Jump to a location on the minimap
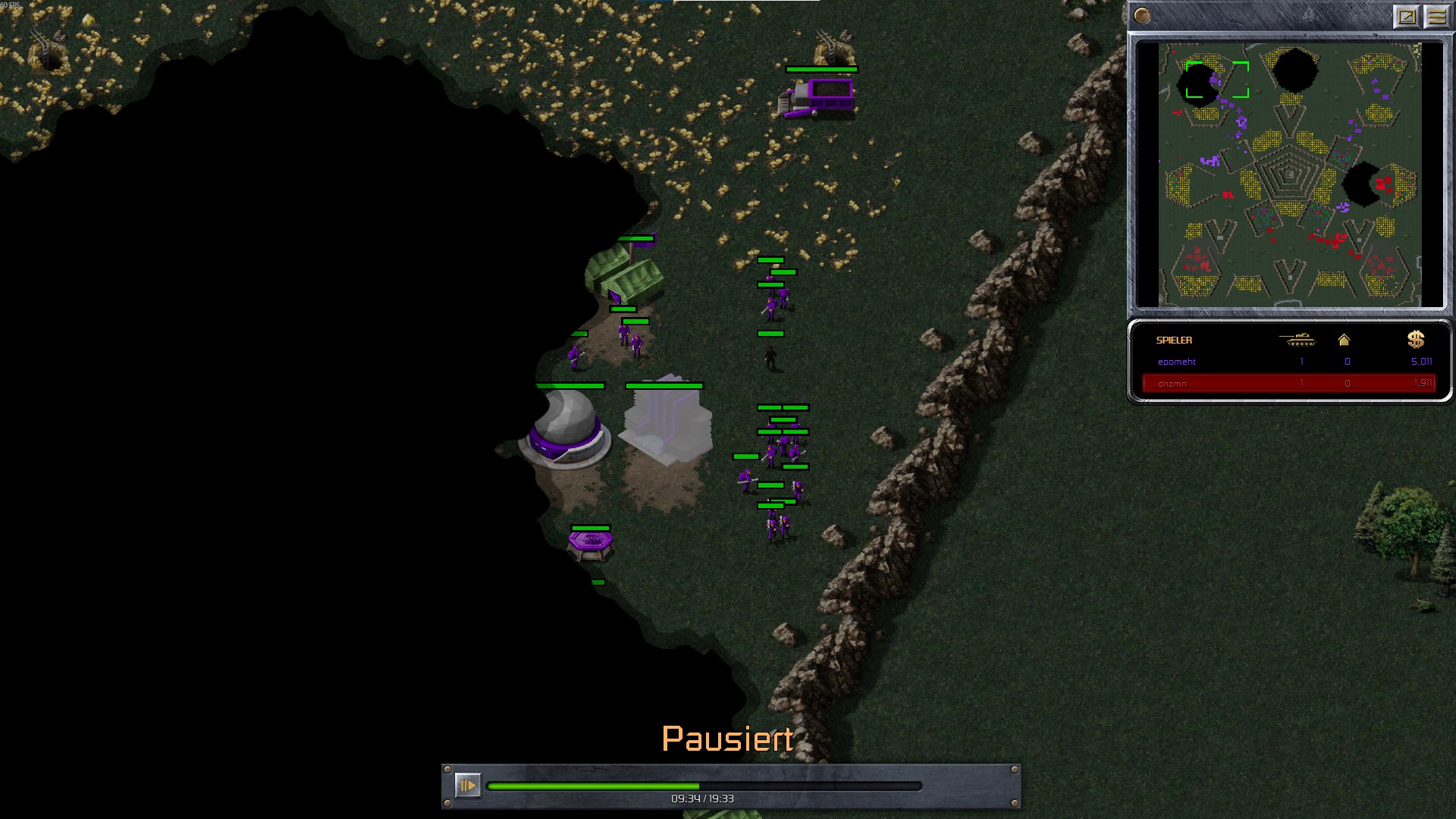Screen dimensions: 1456x819 click(1289, 174)
